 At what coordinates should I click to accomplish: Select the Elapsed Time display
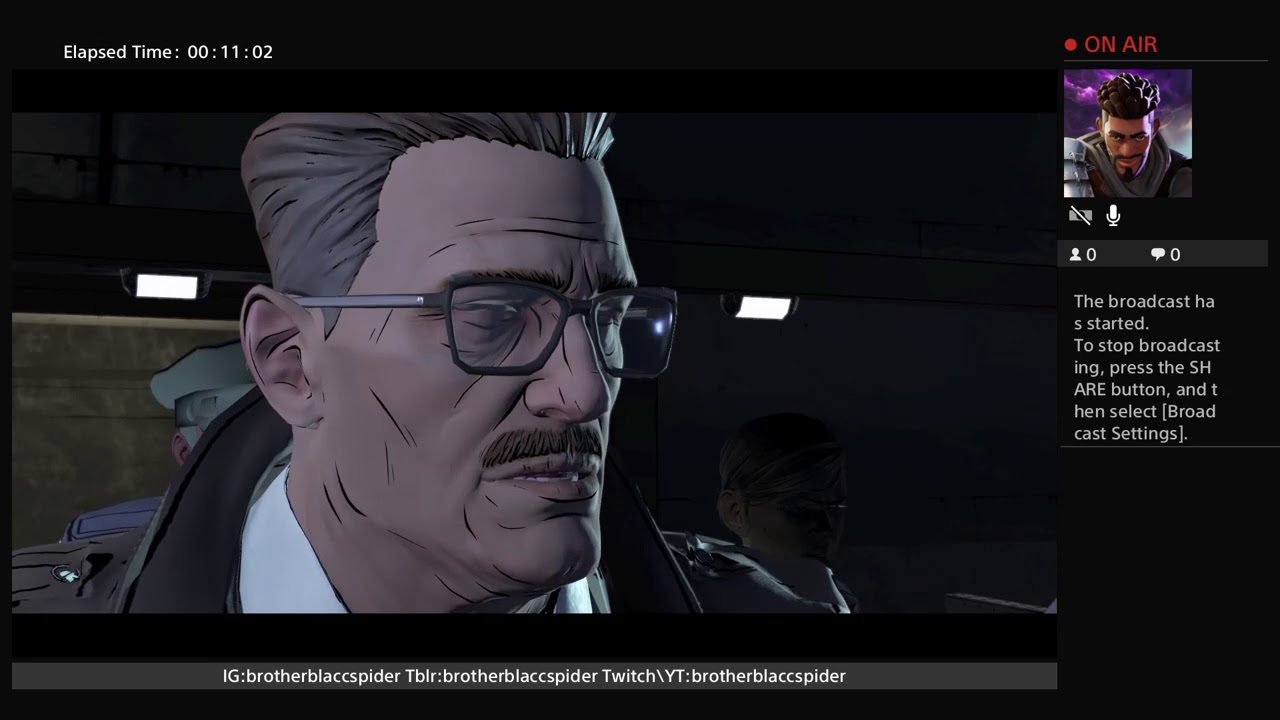tap(168, 52)
